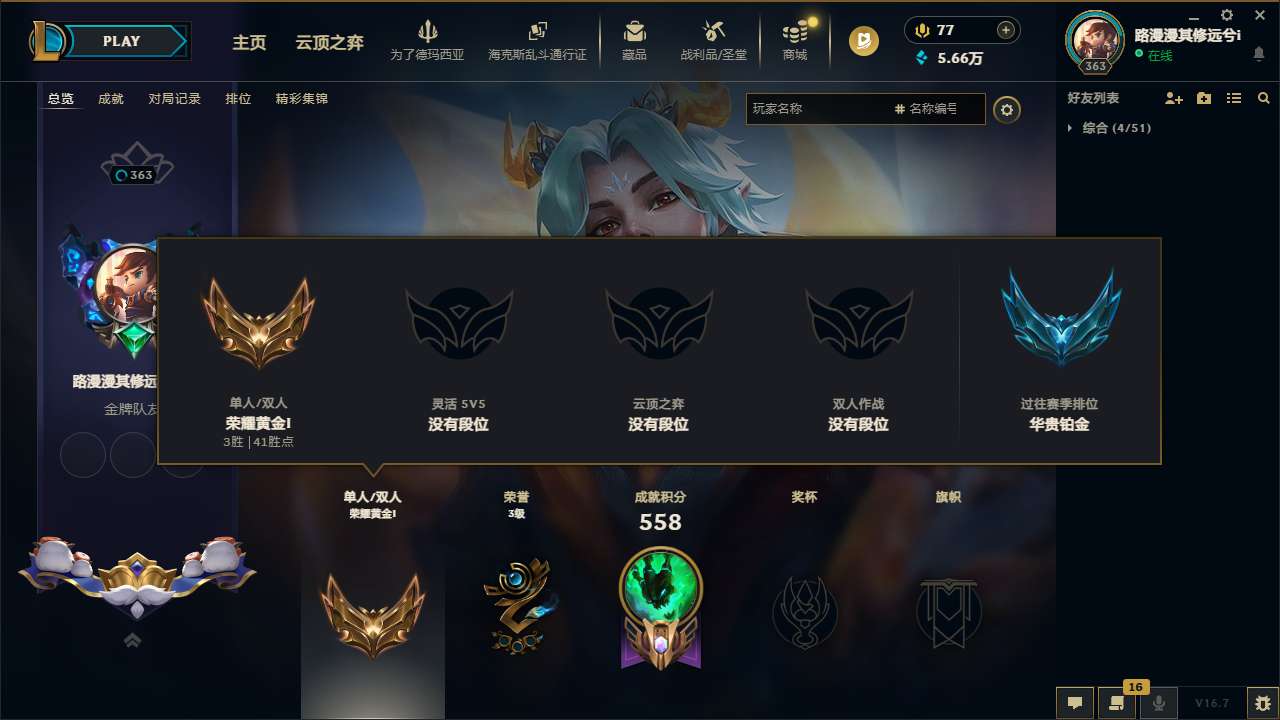
Task: Click the PLAY button
Action: coord(122,41)
